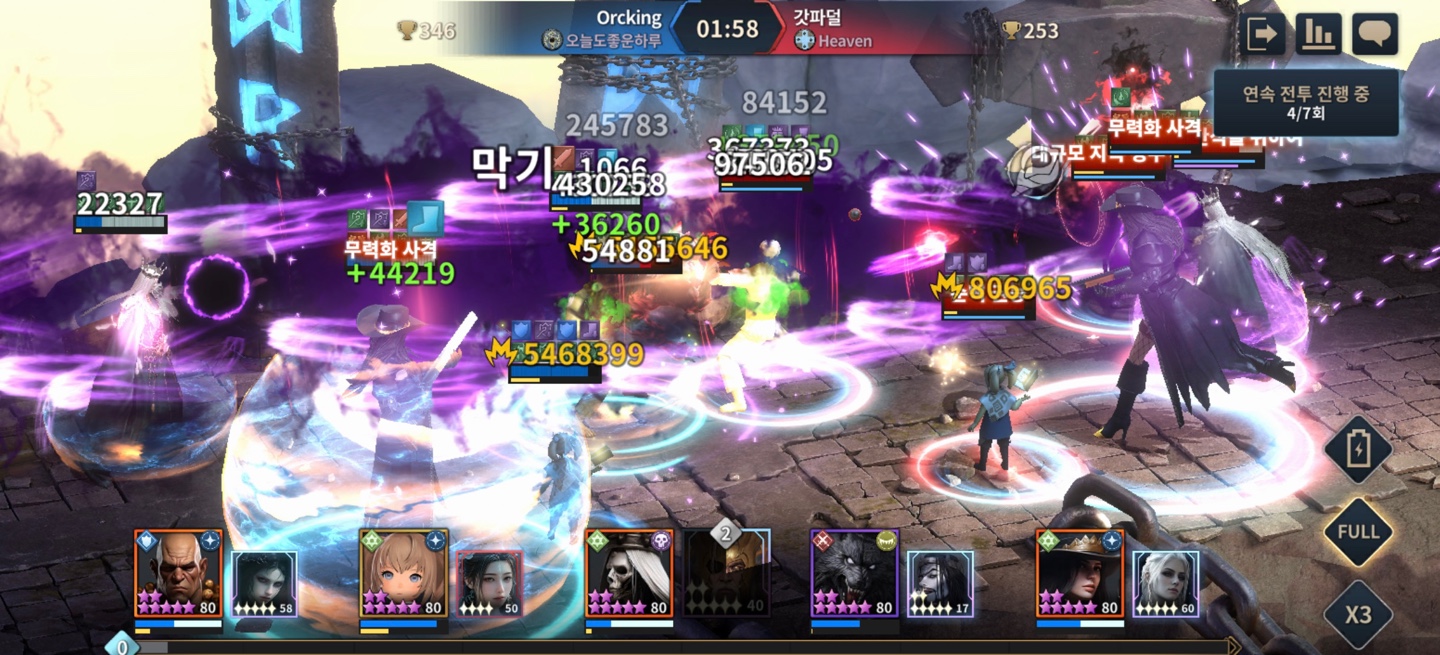The image size is (1440, 655).
Task: Exit the battle with the arrow-door button
Action: (1262, 35)
